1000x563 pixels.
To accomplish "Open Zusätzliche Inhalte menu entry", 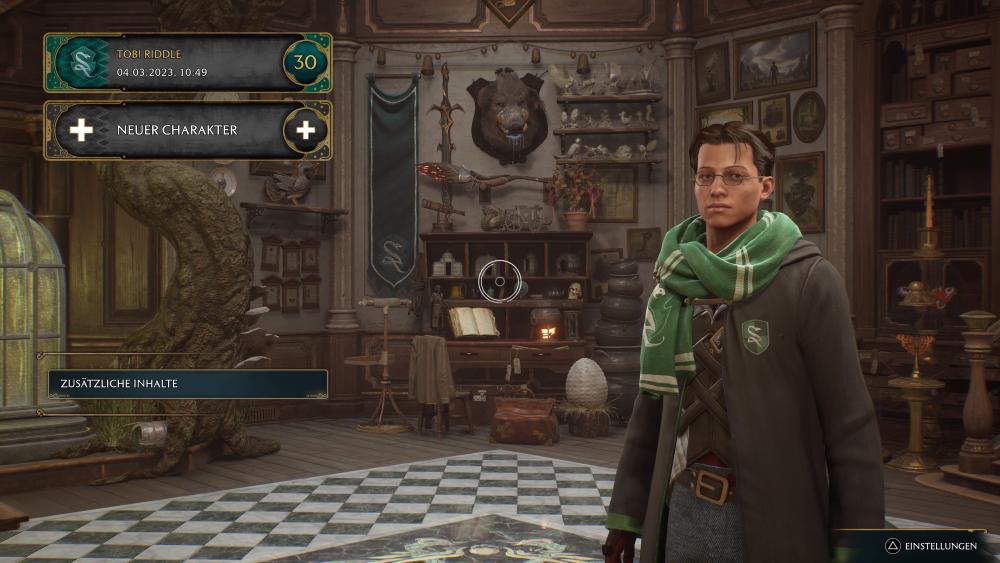I will (x=187, y=384).
